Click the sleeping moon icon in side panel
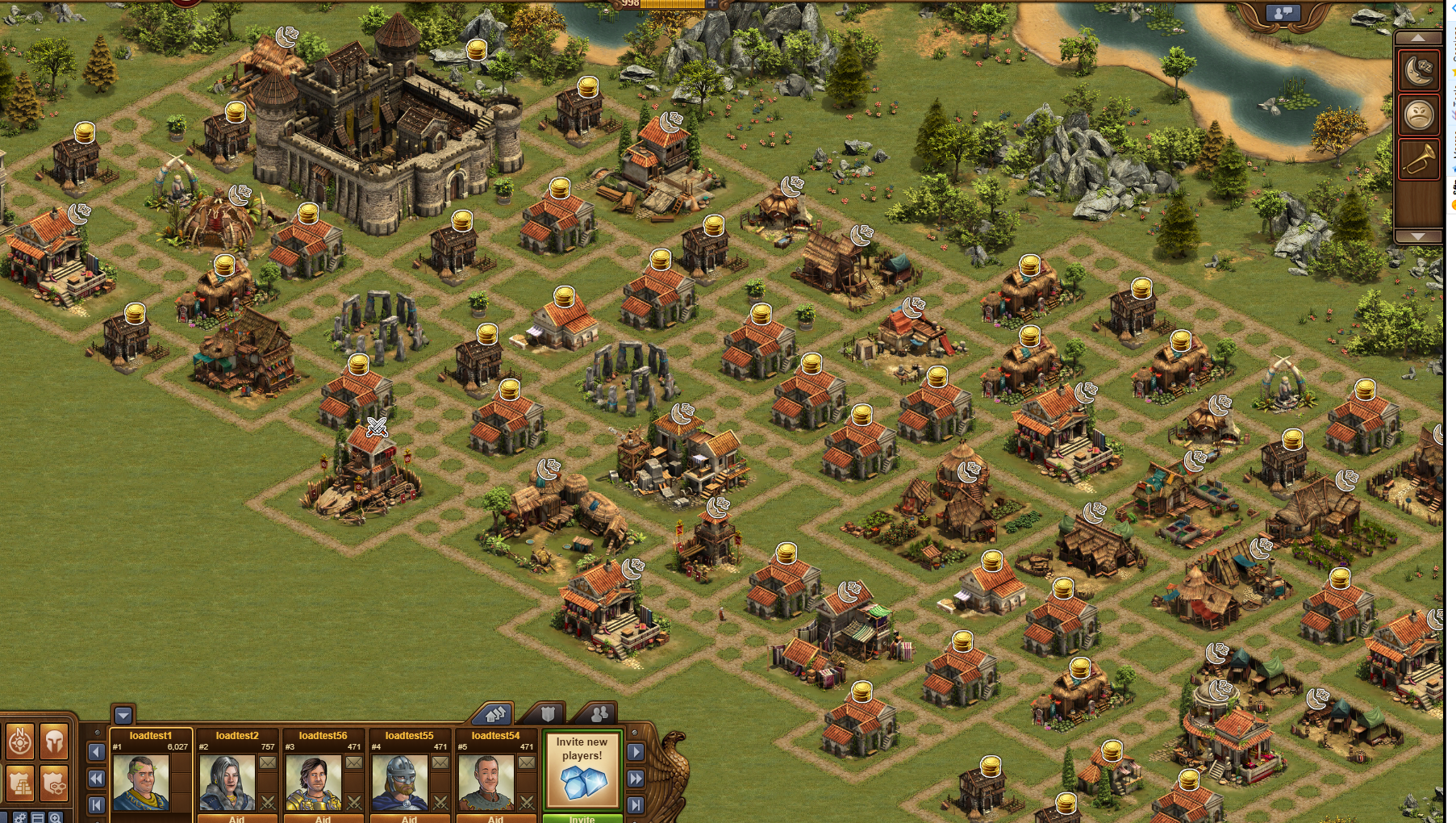Image resolution: width=1456 pixels, height=823 pixels. click(x=1418, y=71)
